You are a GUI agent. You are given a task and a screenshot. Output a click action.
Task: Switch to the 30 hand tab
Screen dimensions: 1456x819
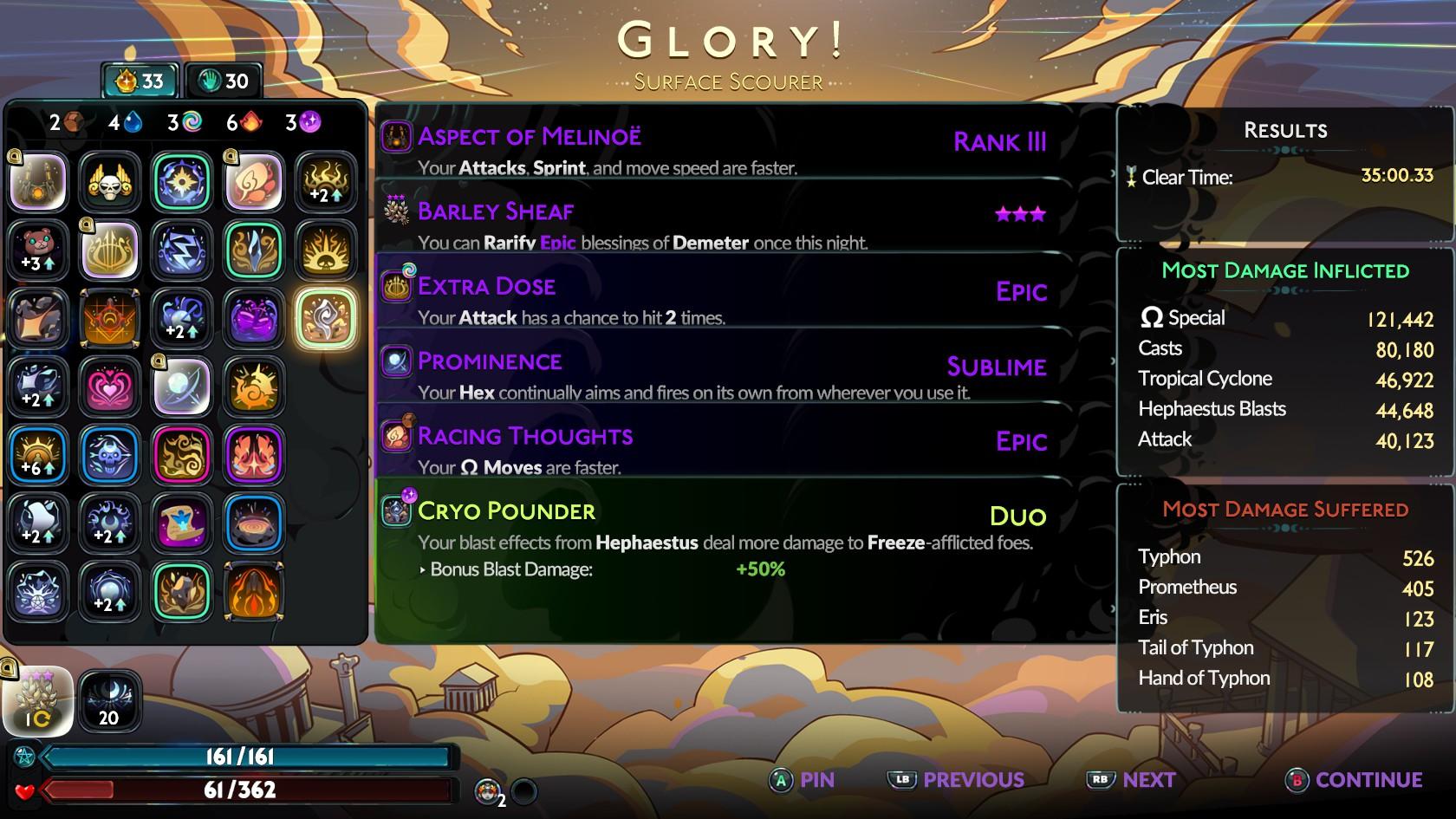click(x=224, y=81)
